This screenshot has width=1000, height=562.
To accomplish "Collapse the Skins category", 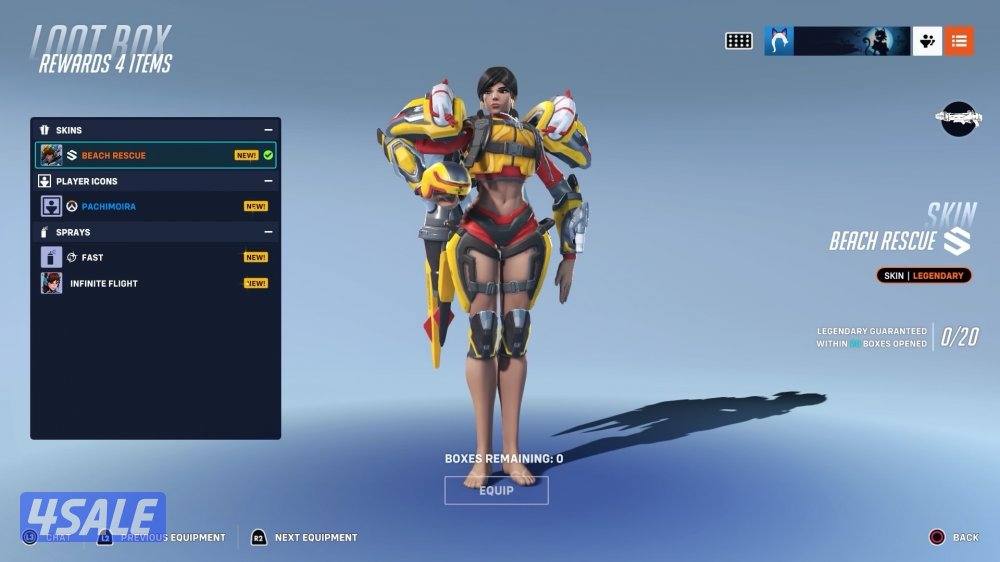I will click(x=268, y=130).
